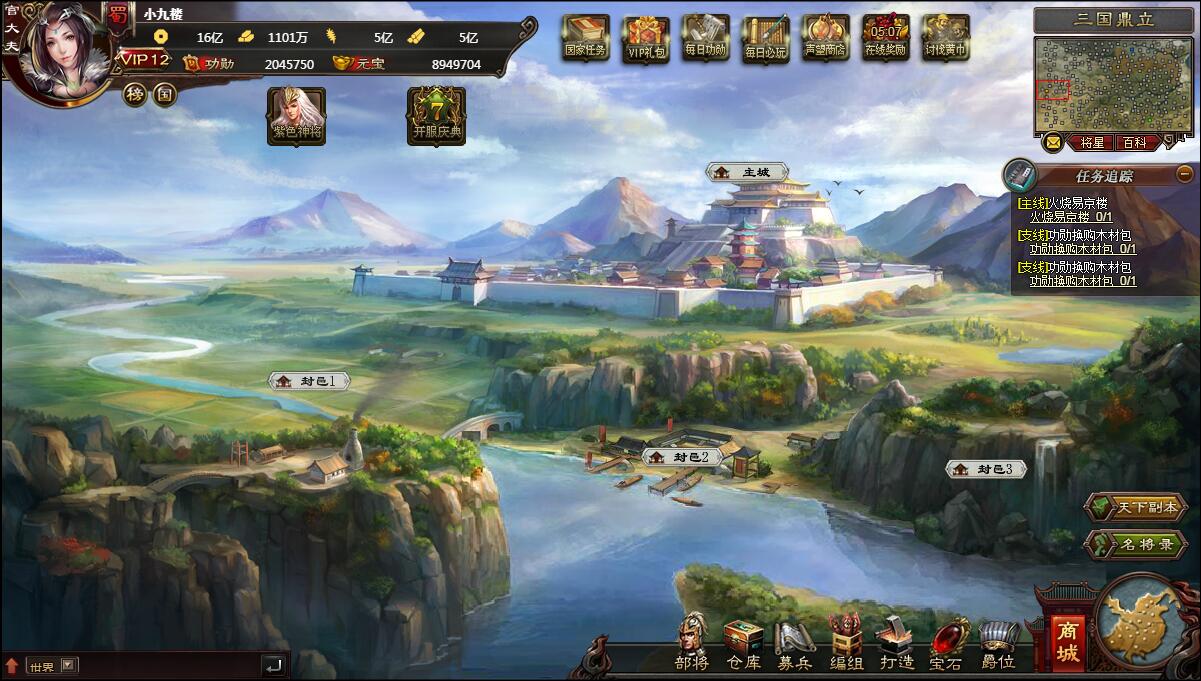1201x681 pixels.
Task: Open the 国家任务 national quest icon
Action: (585, 37)
